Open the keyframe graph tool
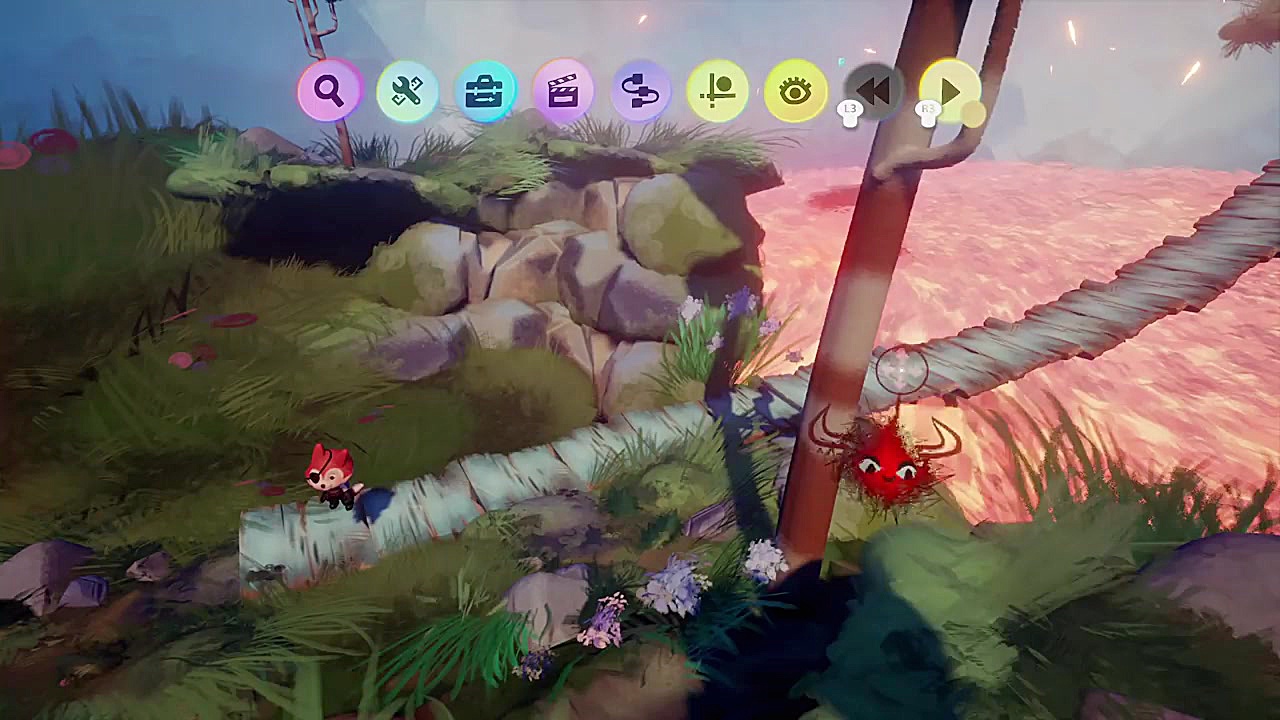The height and width of the screenshot is (720, 1280). point(719,90)
